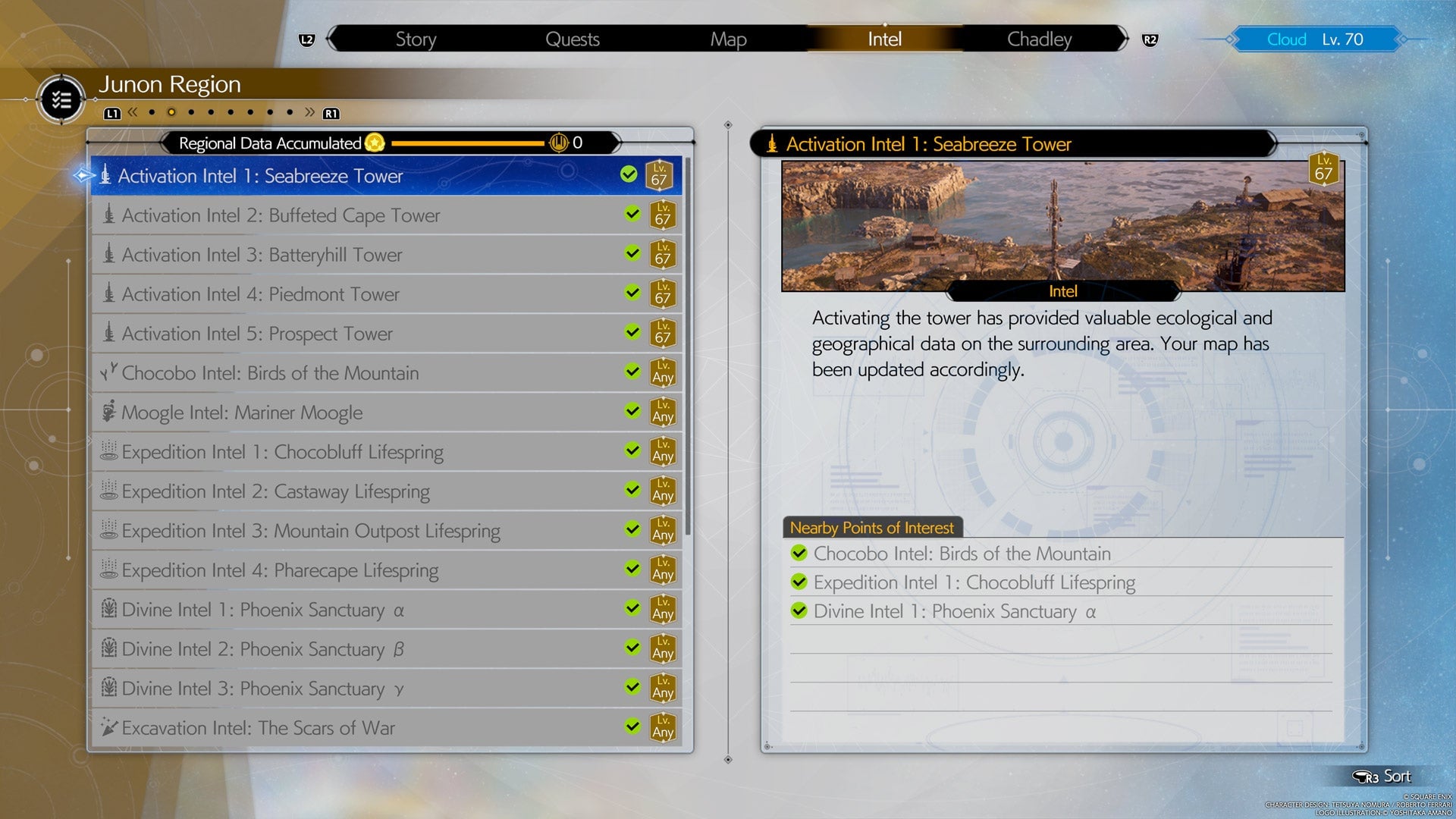Open the Map menu tab
The image size is (1456, 819).
727,39
